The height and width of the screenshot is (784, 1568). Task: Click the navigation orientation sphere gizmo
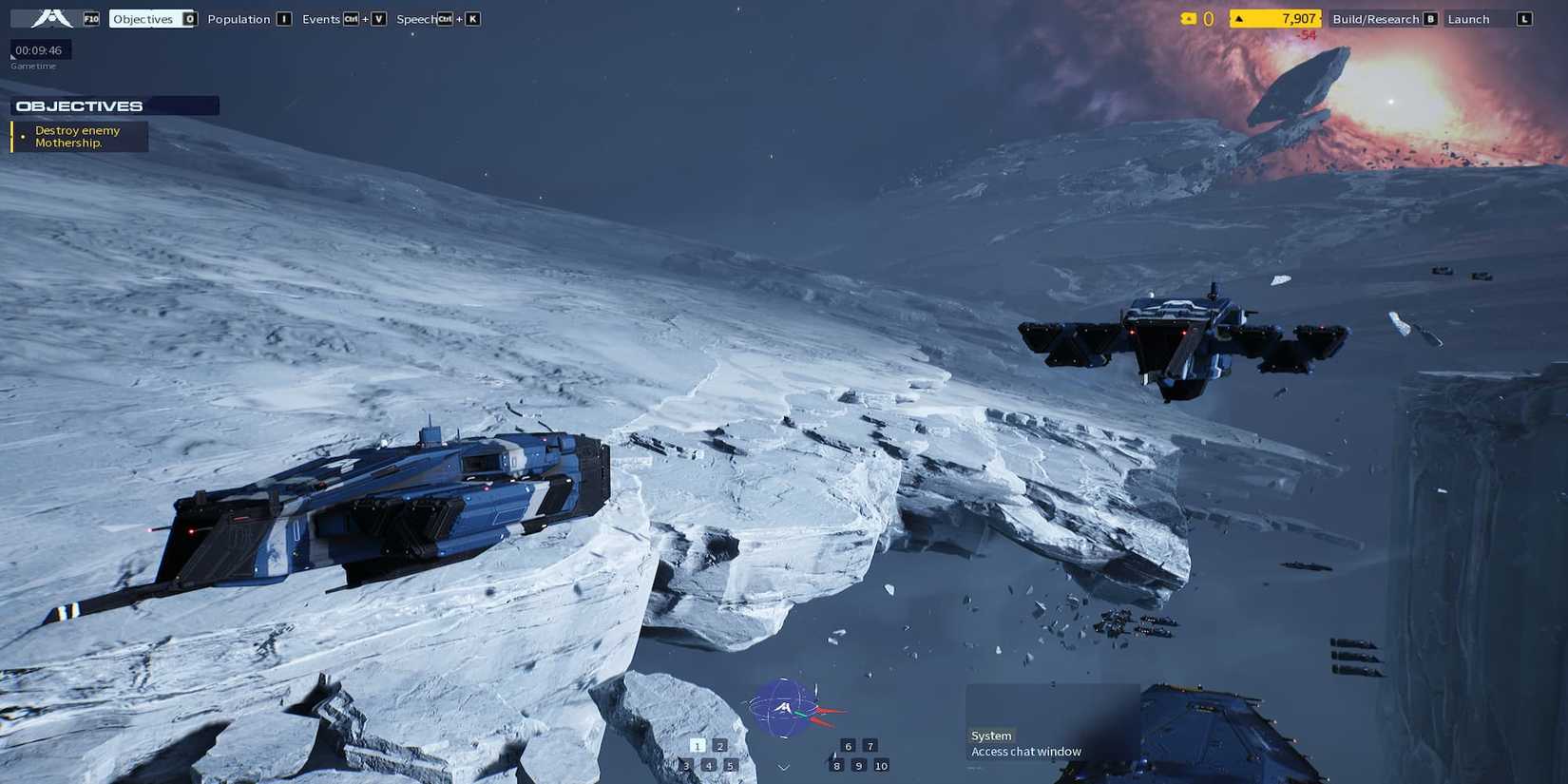pos(783,707)
